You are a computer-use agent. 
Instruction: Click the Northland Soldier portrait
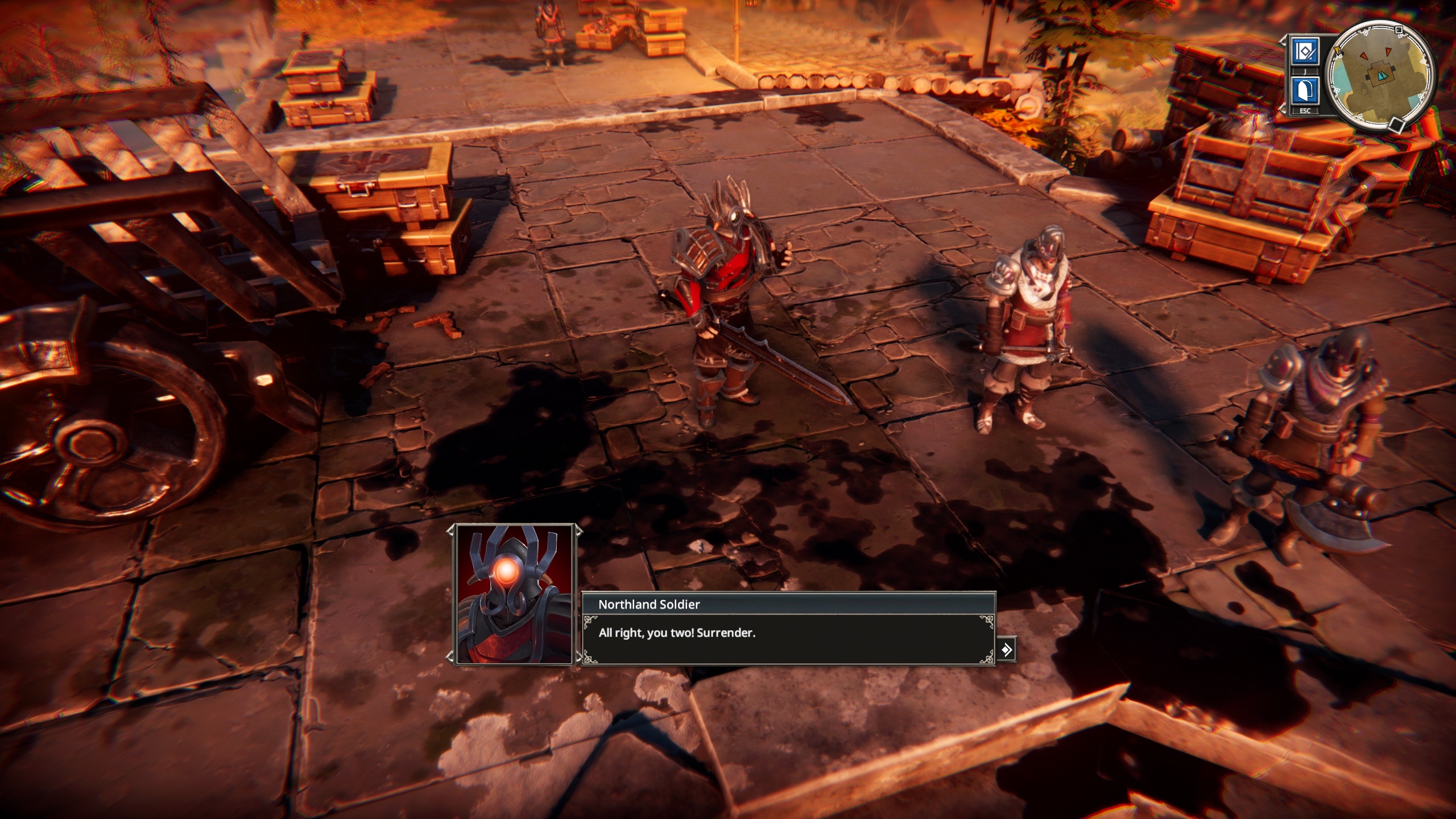(514, 594)
